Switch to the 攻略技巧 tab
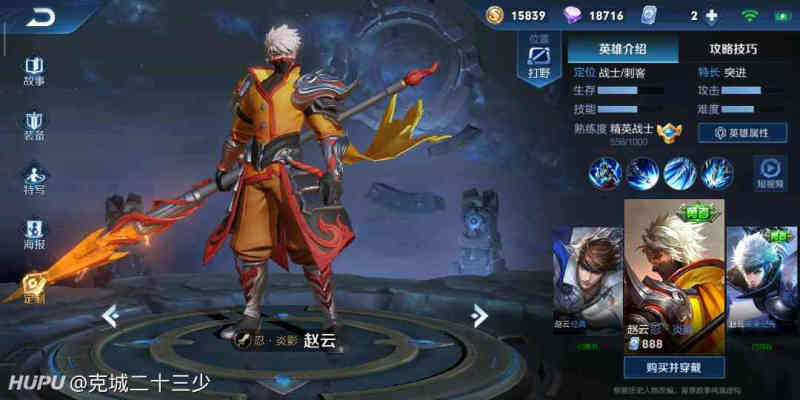Viewport: 800px width, 400px height. point(733,48)
